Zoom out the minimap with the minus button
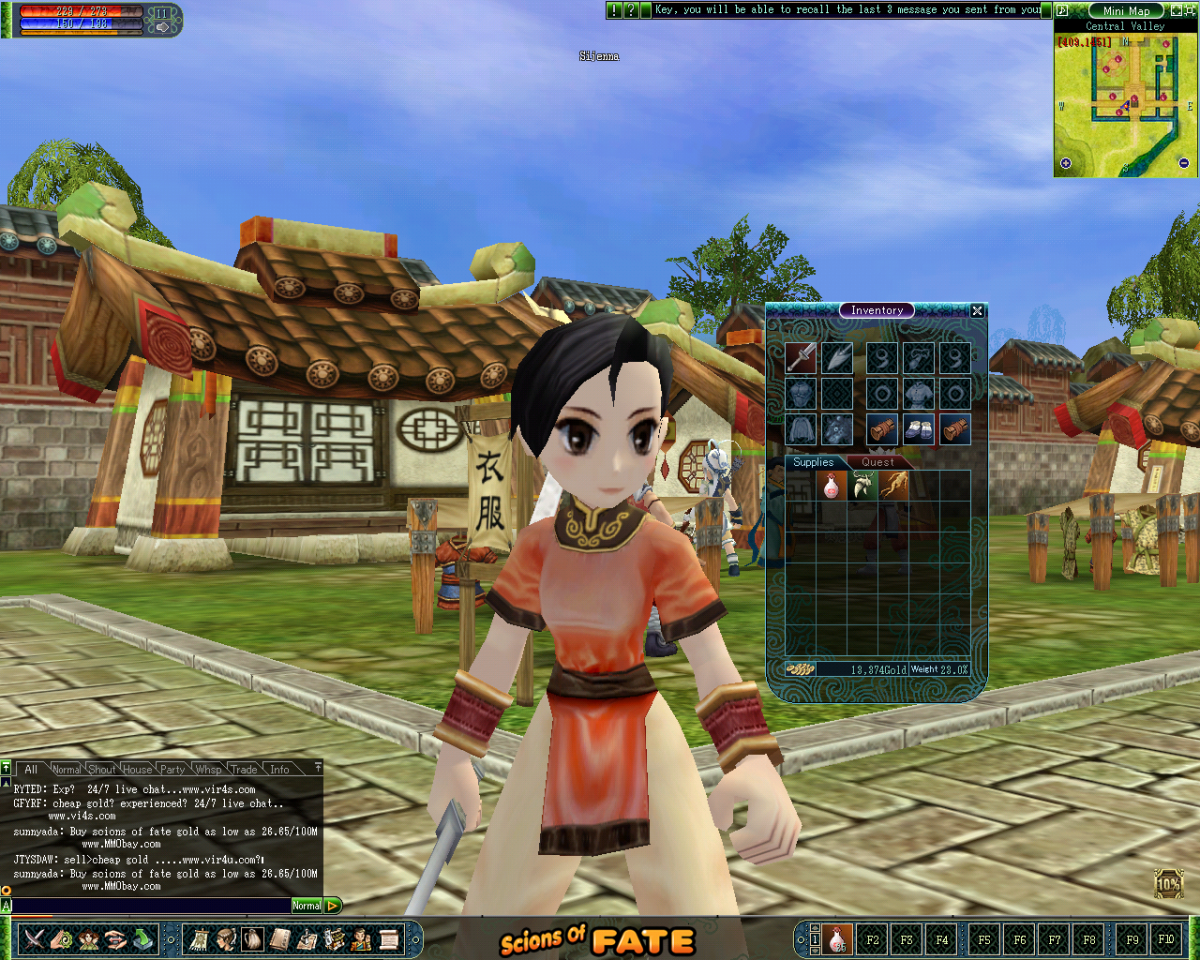Image resolution: width=1200 pixels, height=960 pixels. (1183, 164)
